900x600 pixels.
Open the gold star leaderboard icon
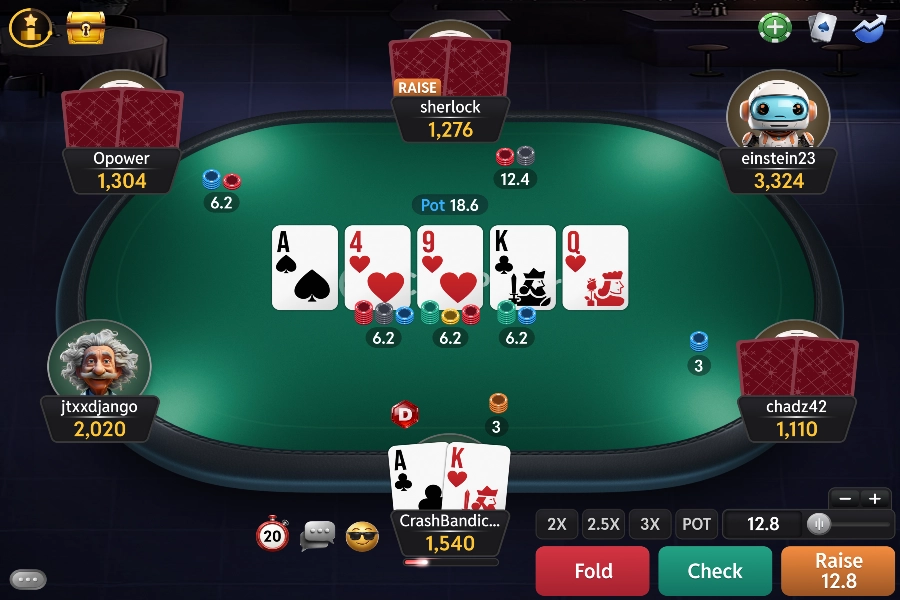pyautogui.click(x=30, y=28)
